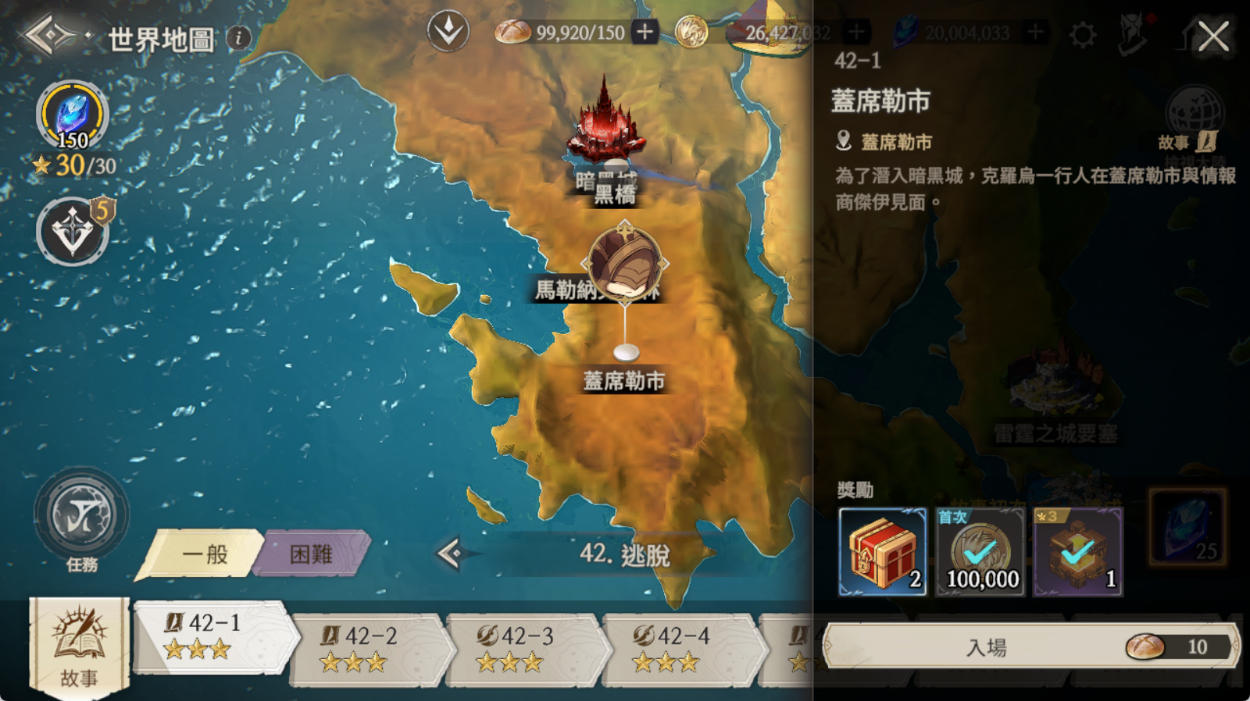Viewport: 1250px width, 701px height.
Task: Open the 故事 story book
Action: pos(79,645)
